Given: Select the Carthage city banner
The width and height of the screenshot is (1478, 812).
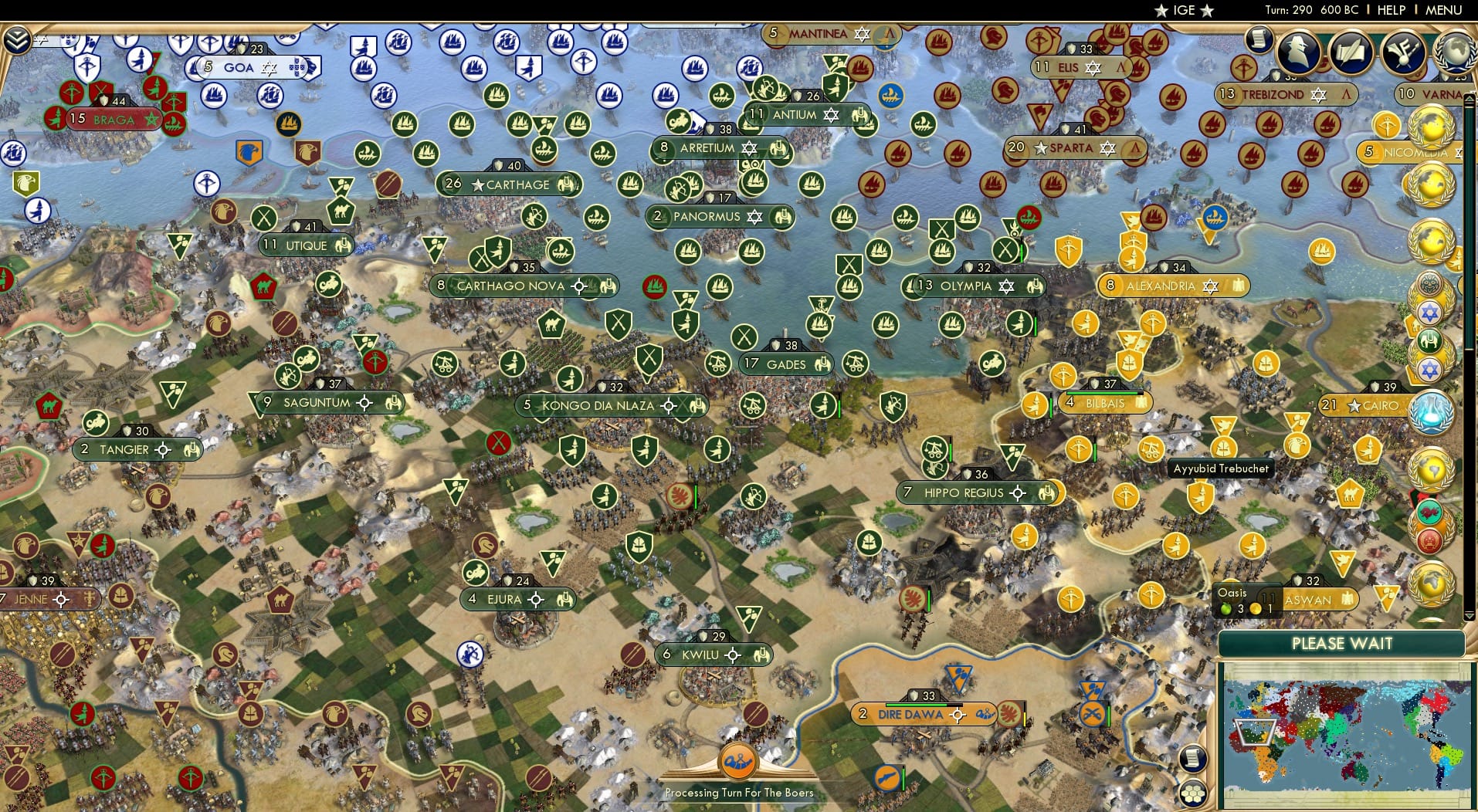Looking at the screenshot, I should (x=510, y=184).
